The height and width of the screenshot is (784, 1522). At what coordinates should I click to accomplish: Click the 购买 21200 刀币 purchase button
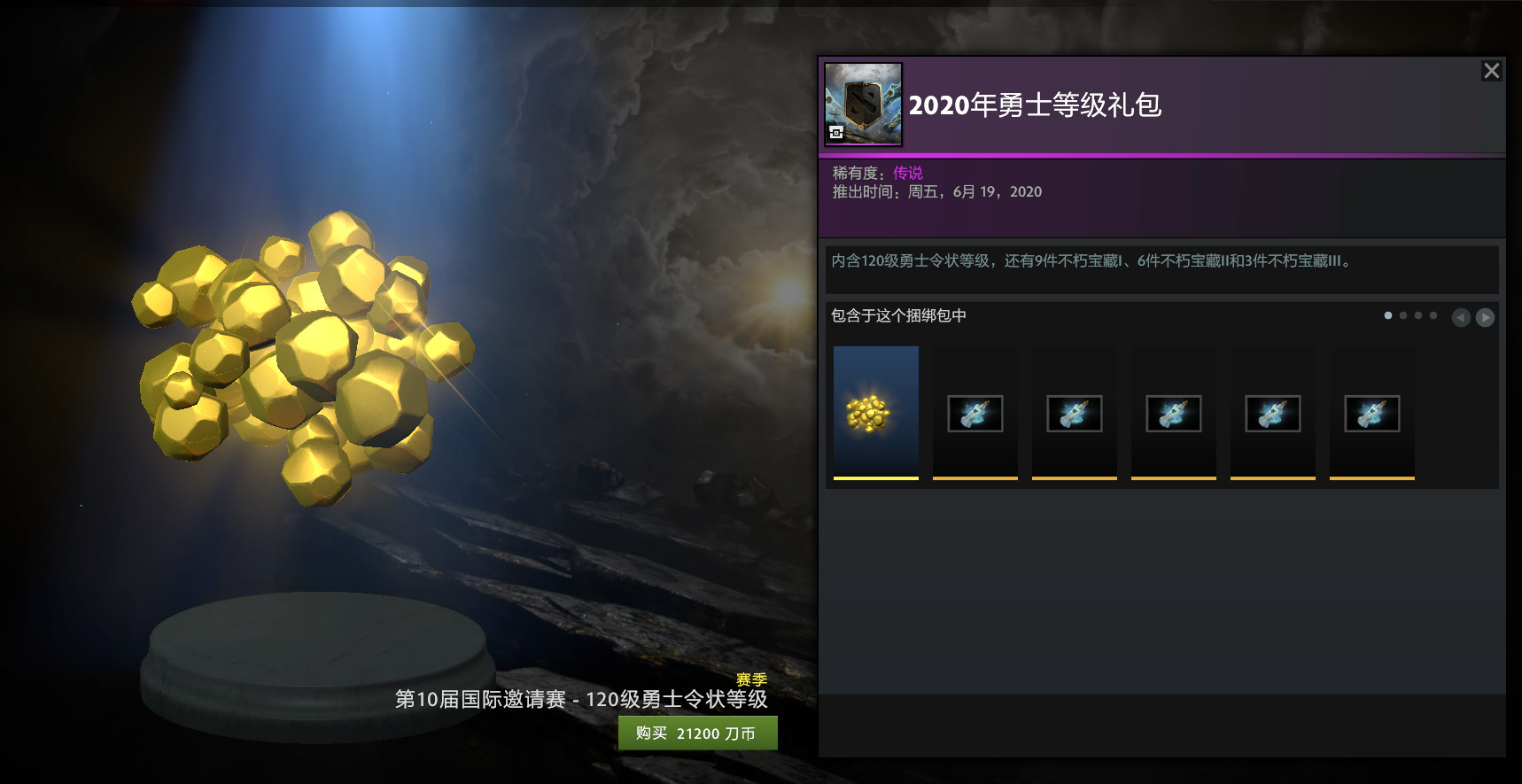[x=697, y=733]
